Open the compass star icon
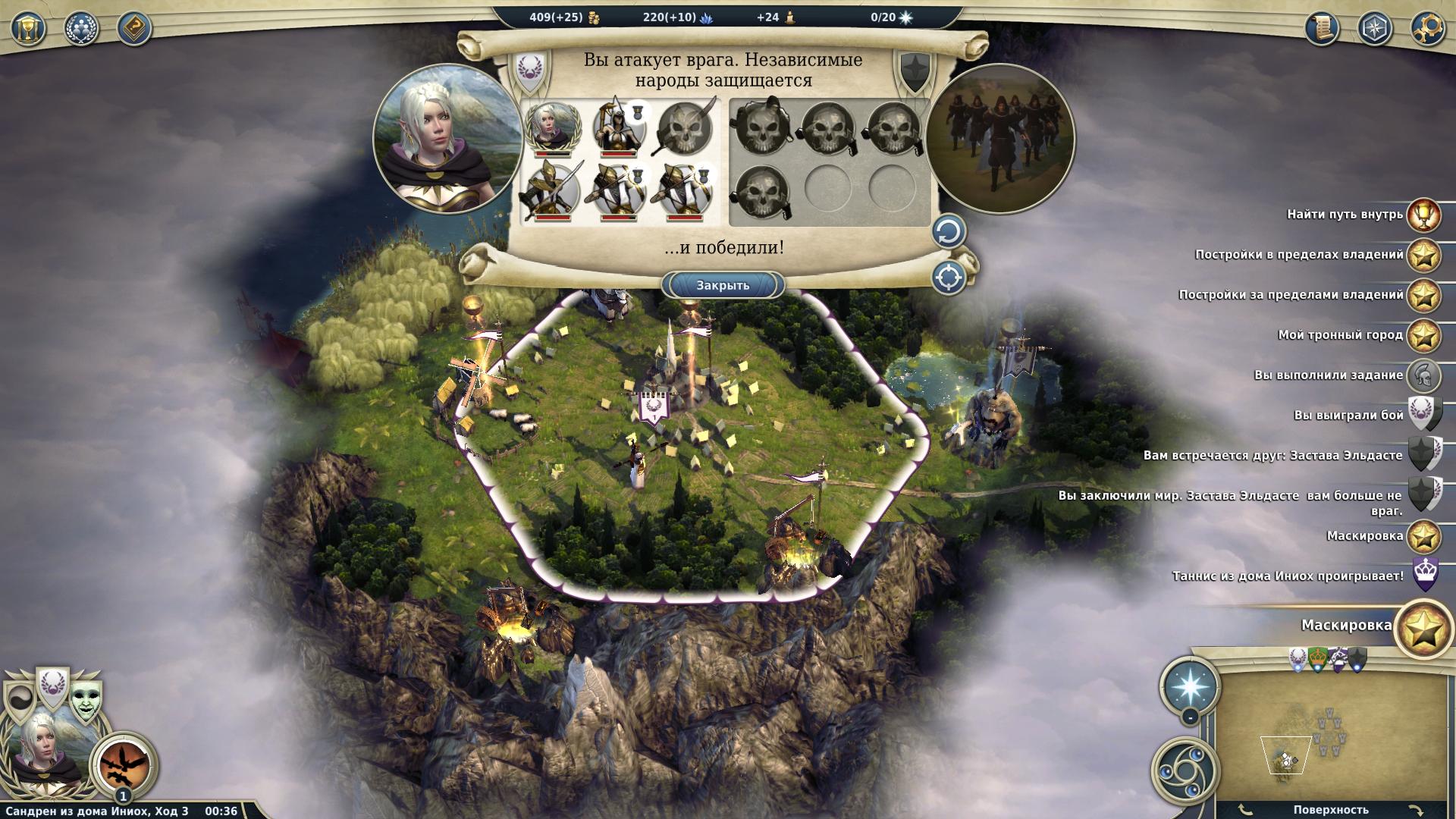The height and width of the screenshot is (819, 1456). point(1374,29)
